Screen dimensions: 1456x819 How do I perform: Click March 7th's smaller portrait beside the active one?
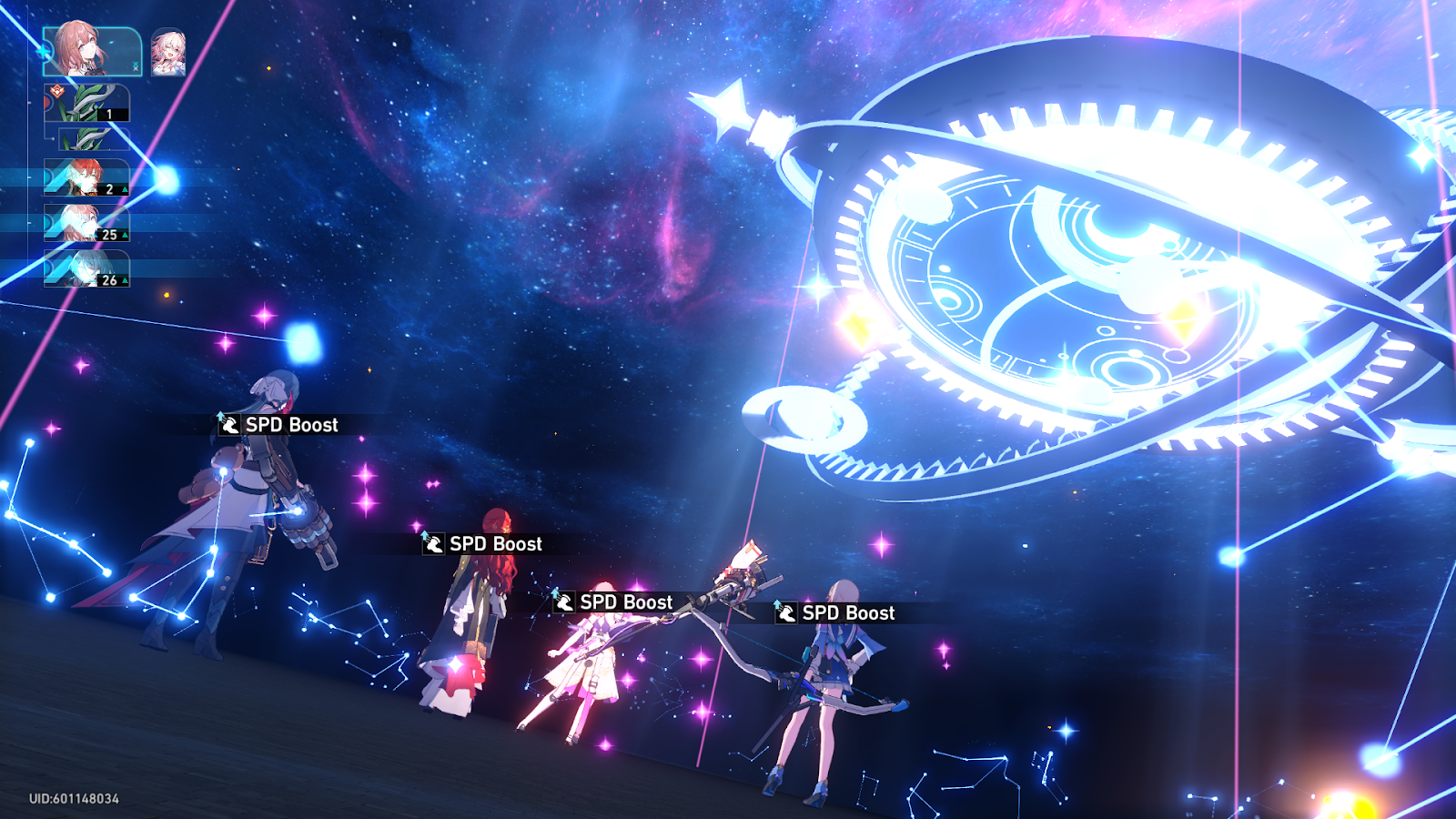pos(168,54)
